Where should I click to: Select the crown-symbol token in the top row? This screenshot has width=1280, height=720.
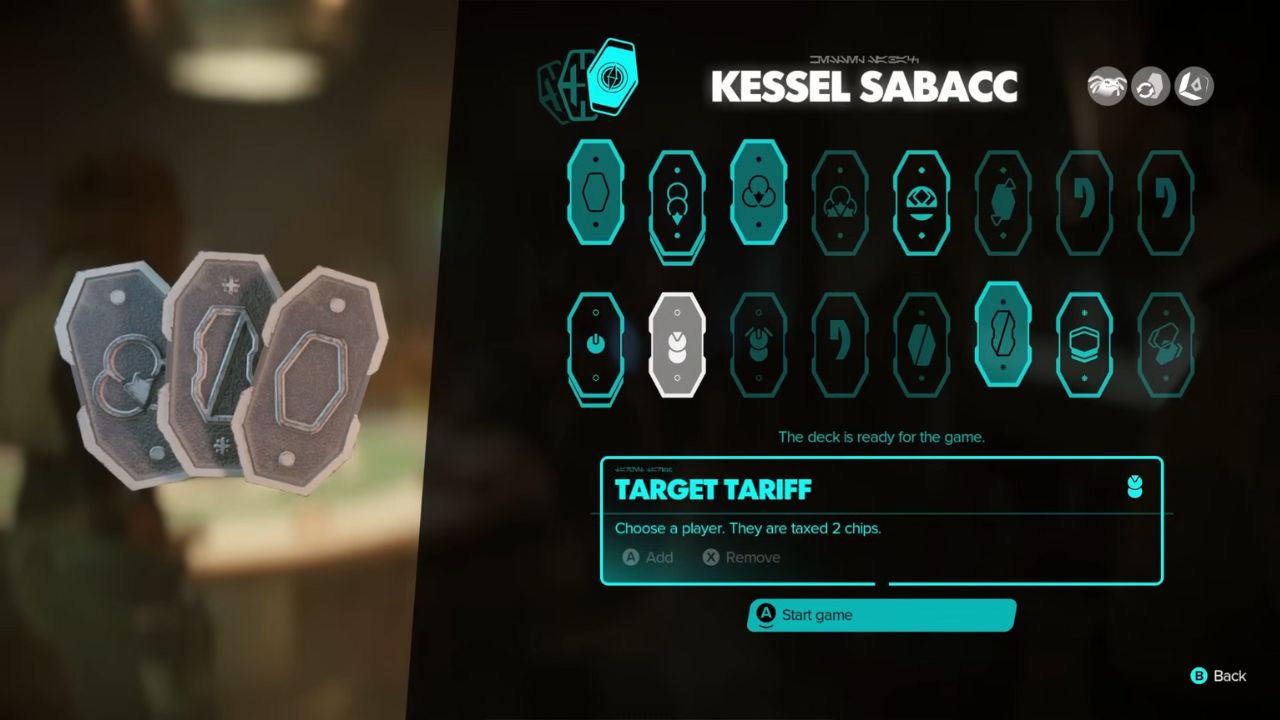(921, 197)
